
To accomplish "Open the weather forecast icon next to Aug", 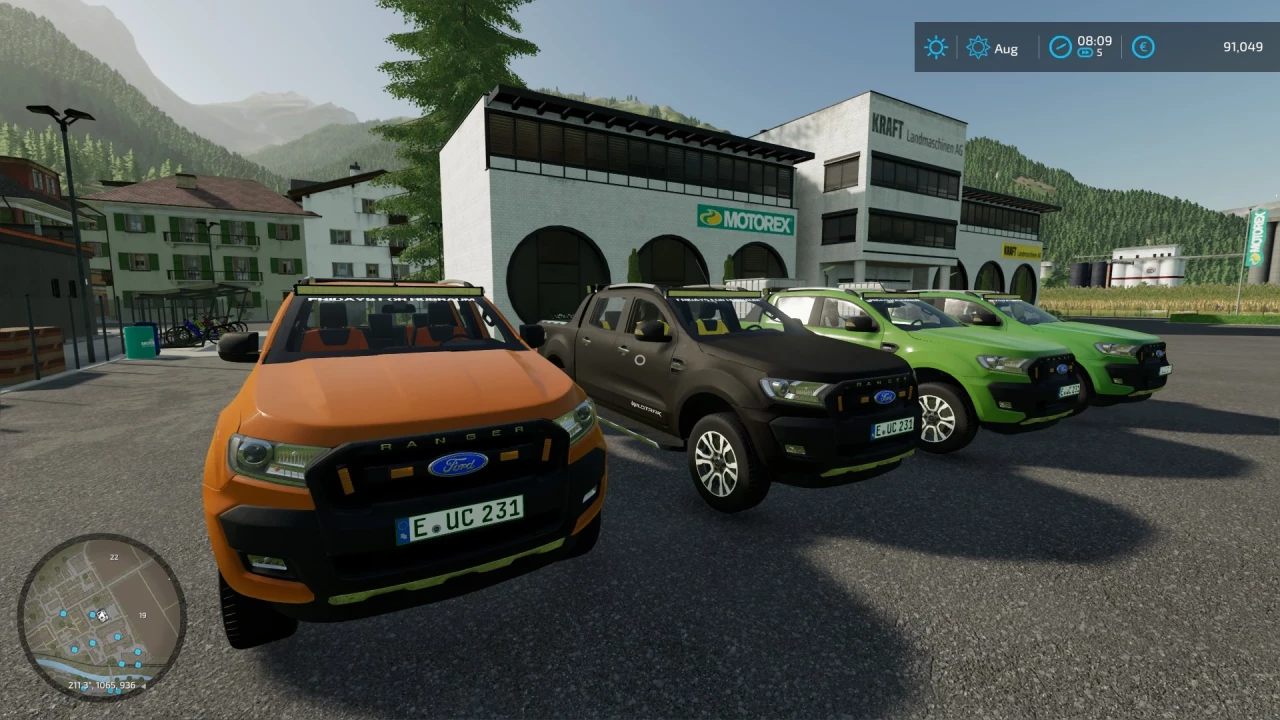I will [x=977, y=47].
